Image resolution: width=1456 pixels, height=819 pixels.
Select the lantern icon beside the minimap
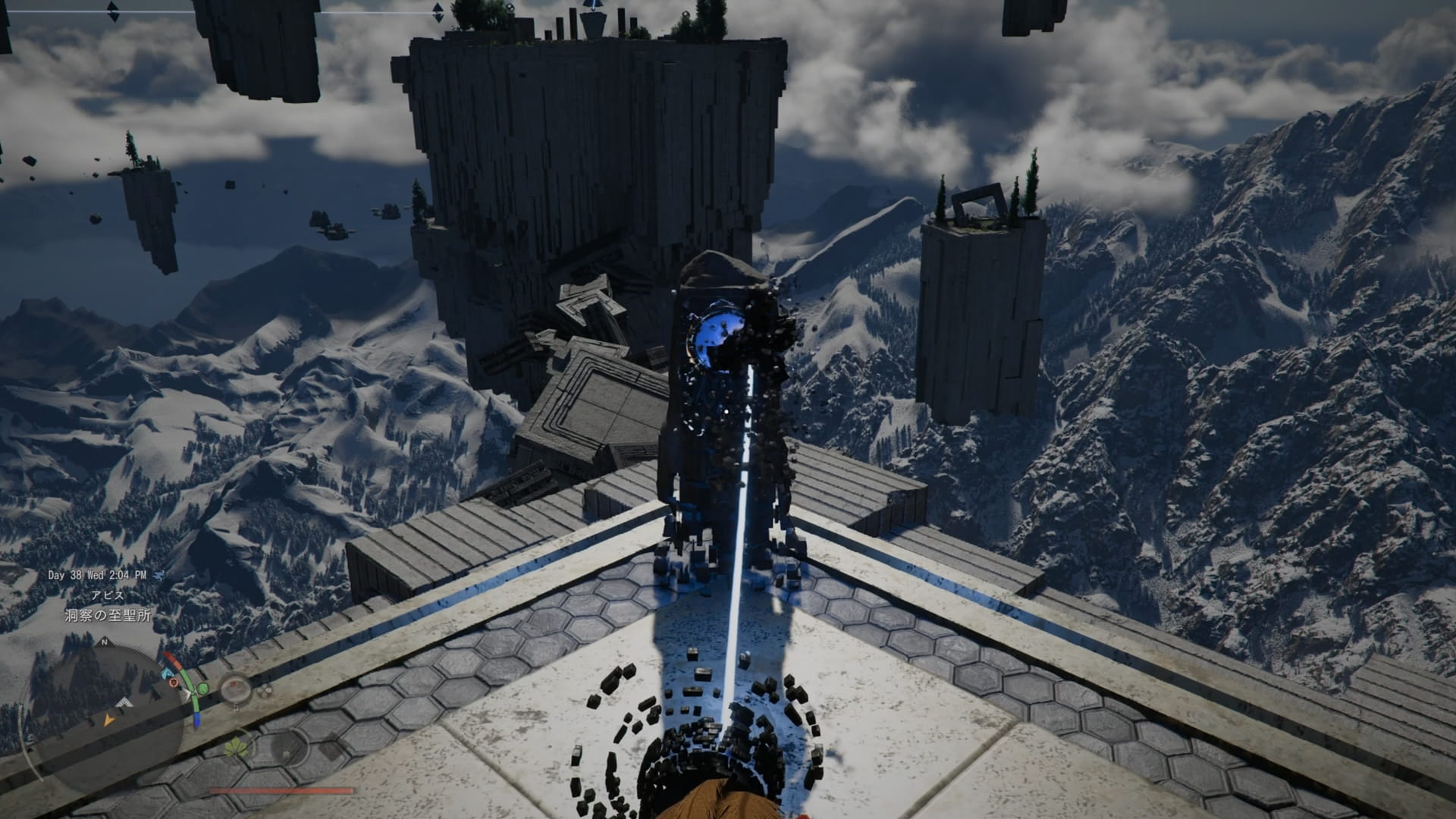point(237,689)
